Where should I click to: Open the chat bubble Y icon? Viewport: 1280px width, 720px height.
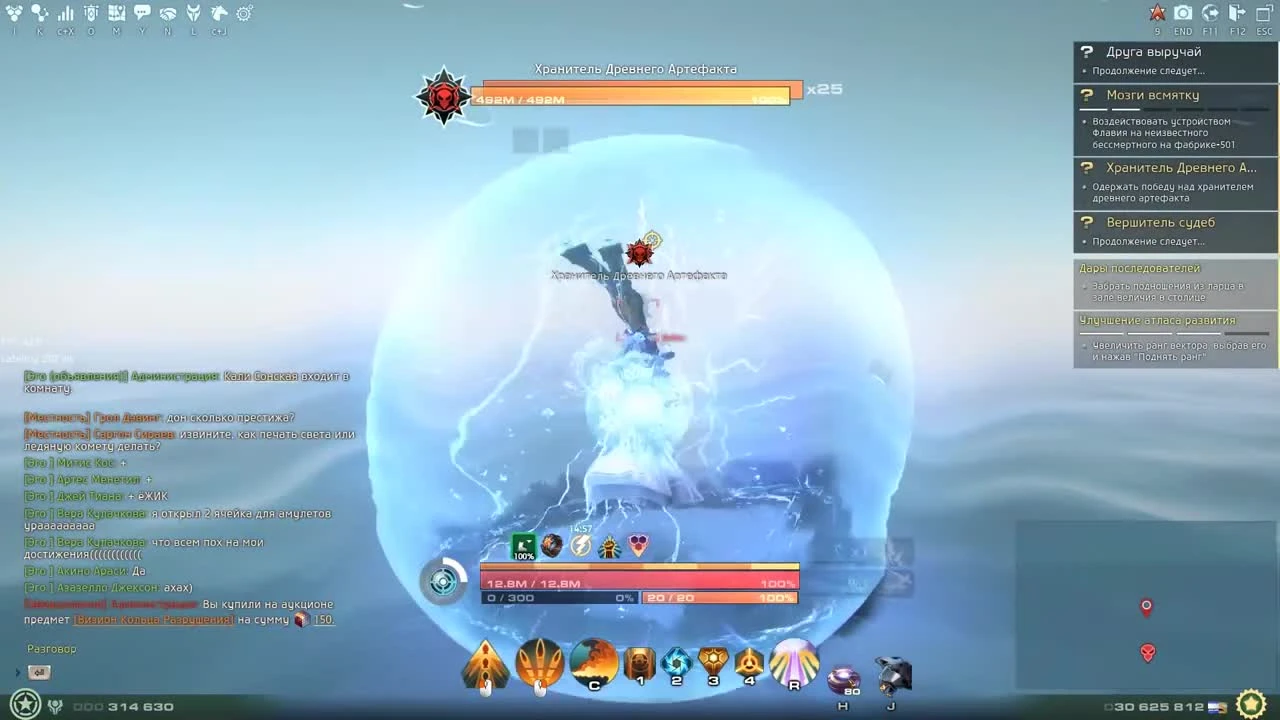pos(140,13)
